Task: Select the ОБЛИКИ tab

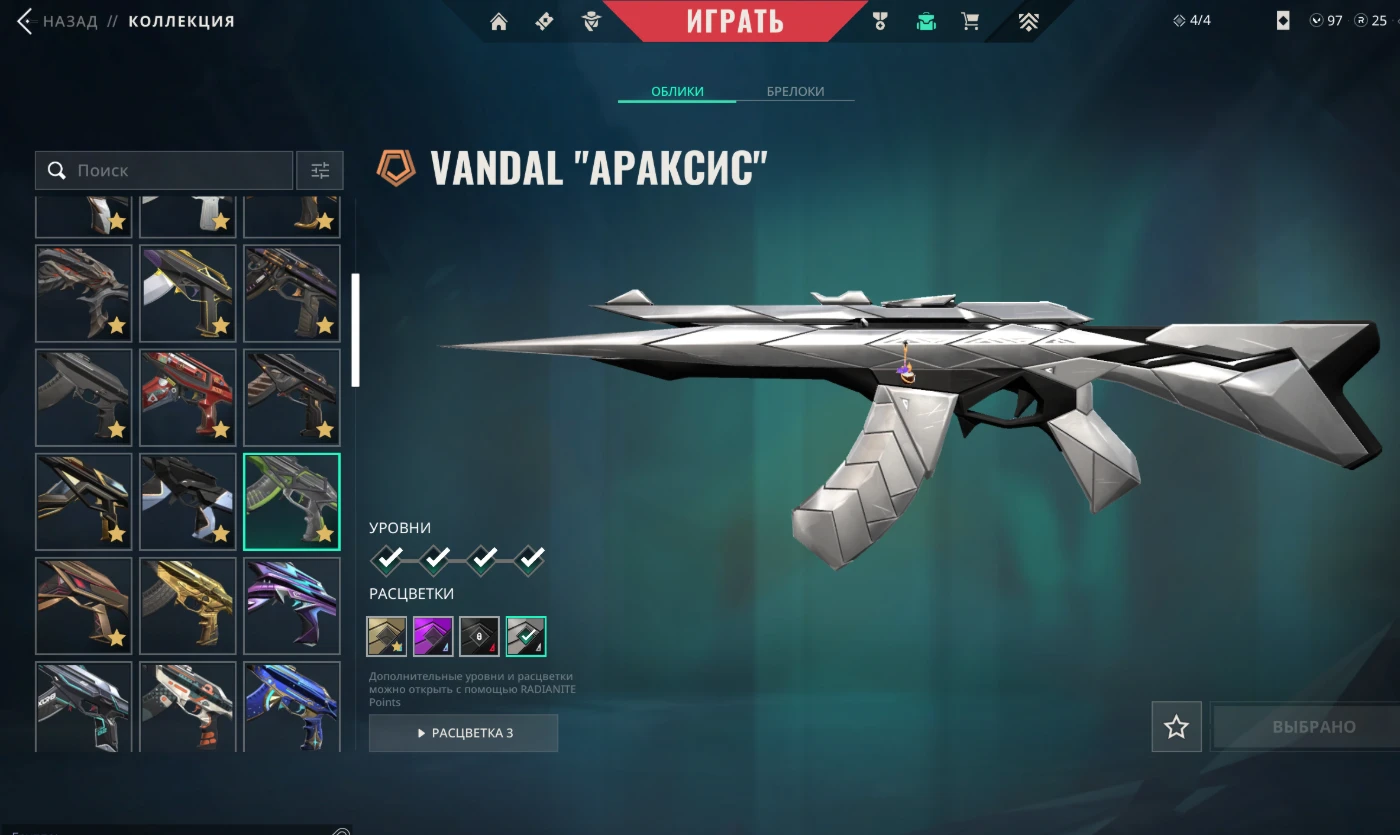Action: (677, 91)
